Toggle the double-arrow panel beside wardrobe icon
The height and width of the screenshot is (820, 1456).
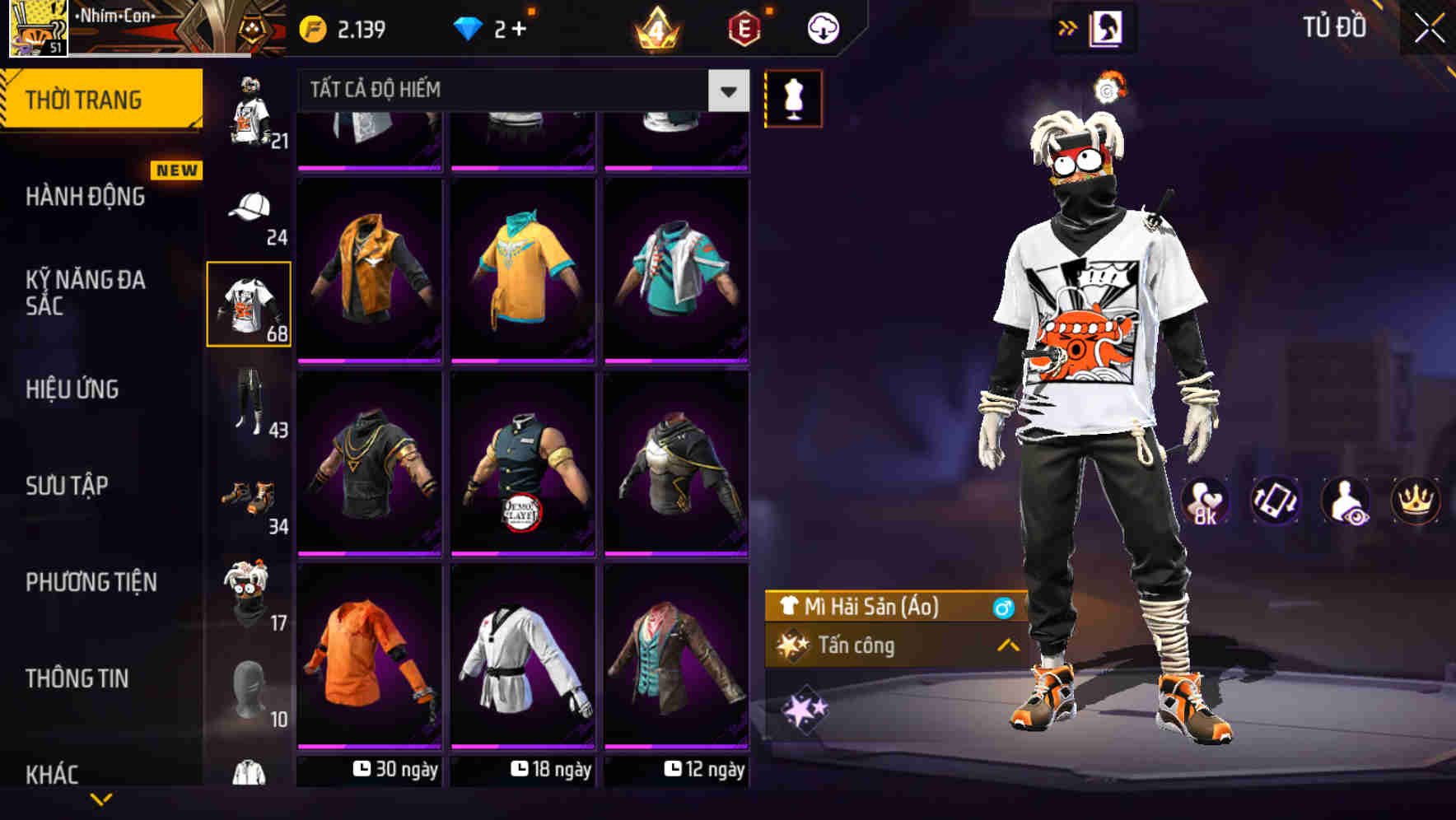1068,26
